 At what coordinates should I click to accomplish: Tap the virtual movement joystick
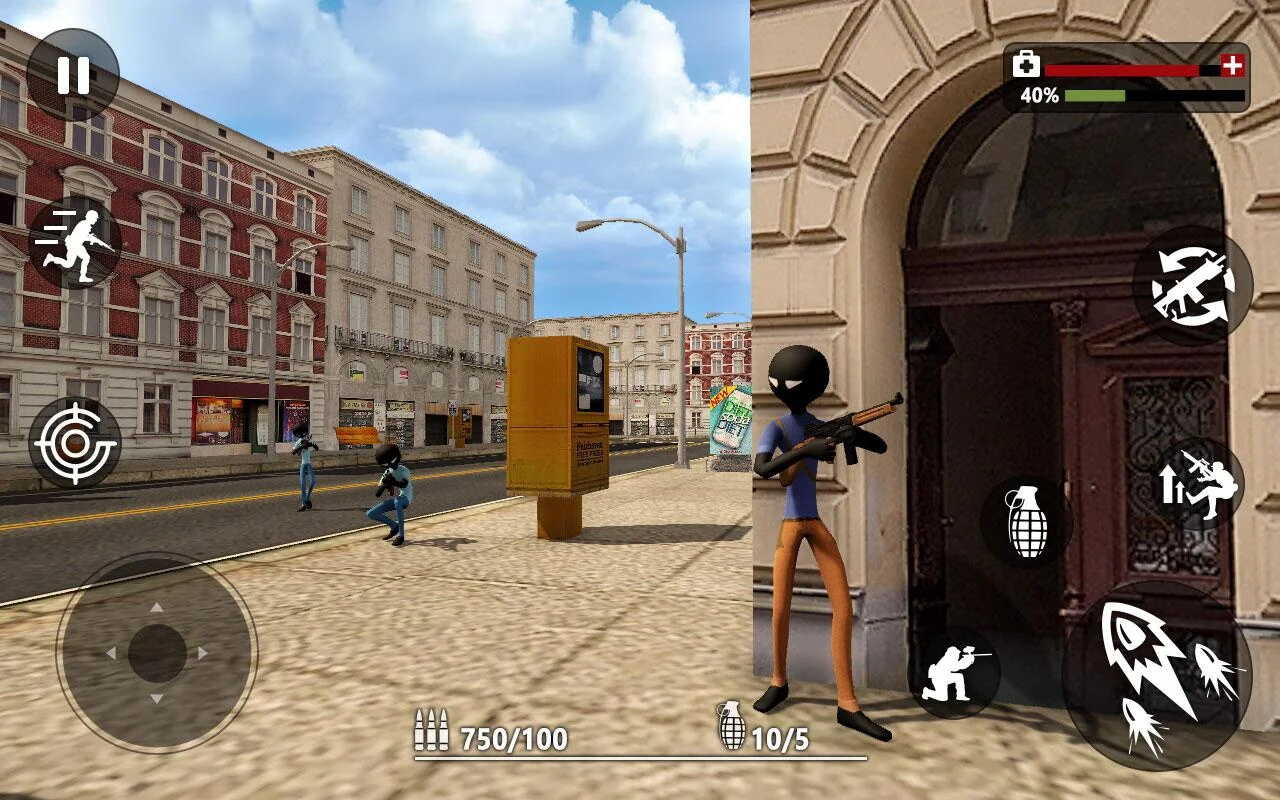[x=157, y=653]
